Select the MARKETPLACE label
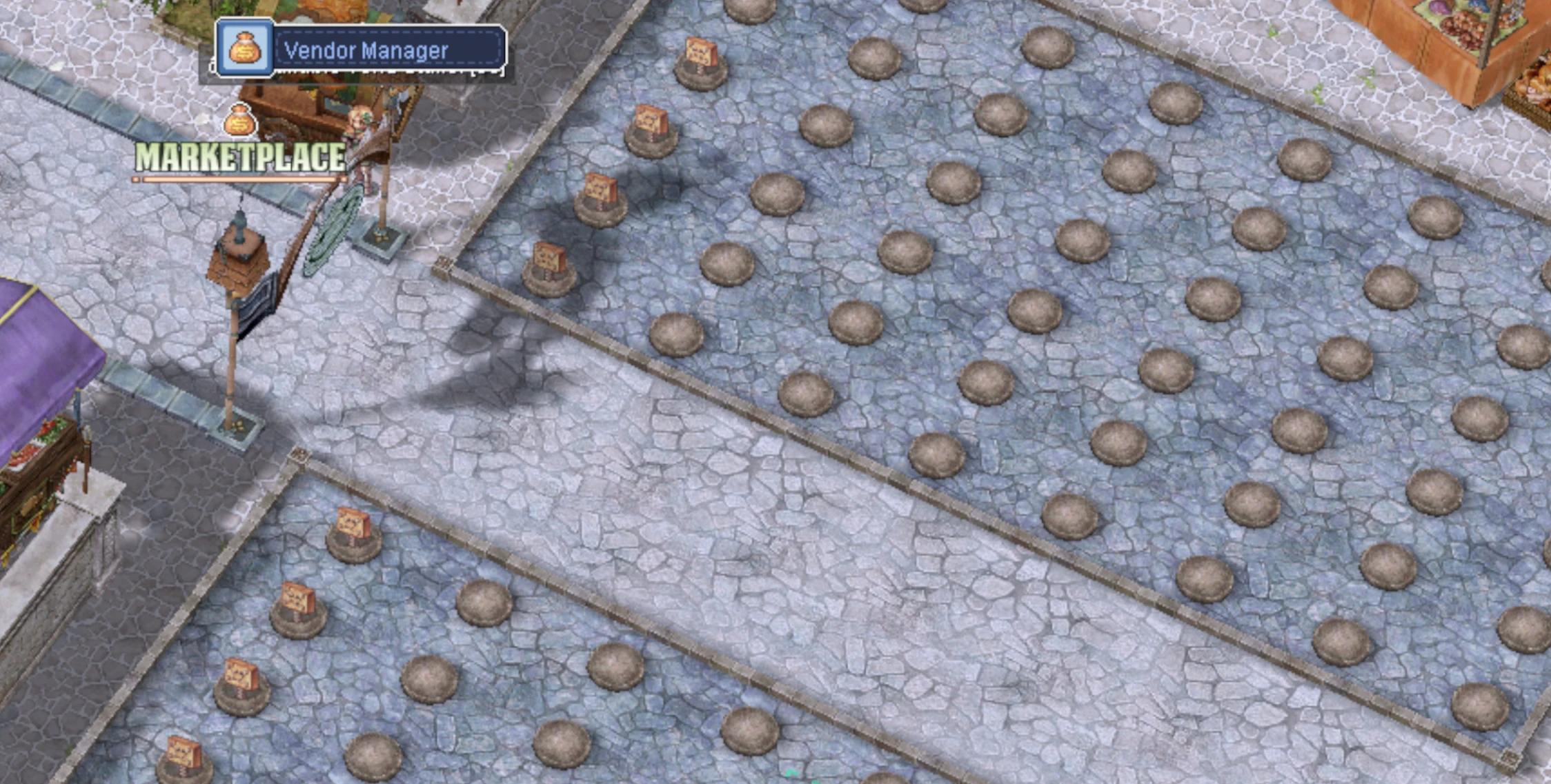The image size is (1551, 784). click(240, 158)
